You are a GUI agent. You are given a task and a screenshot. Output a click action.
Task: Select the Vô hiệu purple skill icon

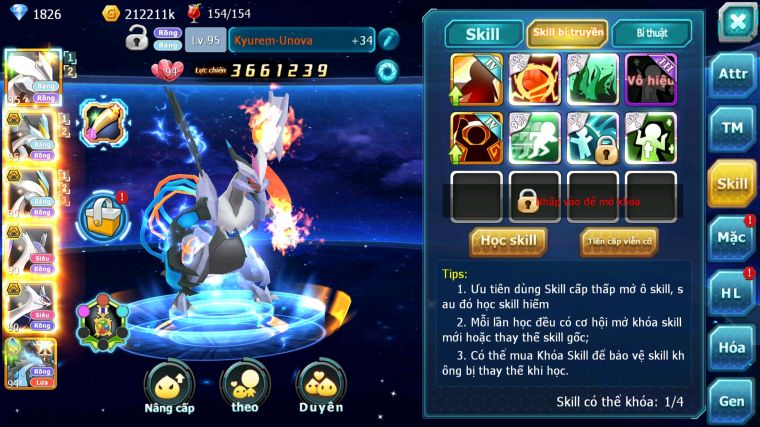point(651,79)
